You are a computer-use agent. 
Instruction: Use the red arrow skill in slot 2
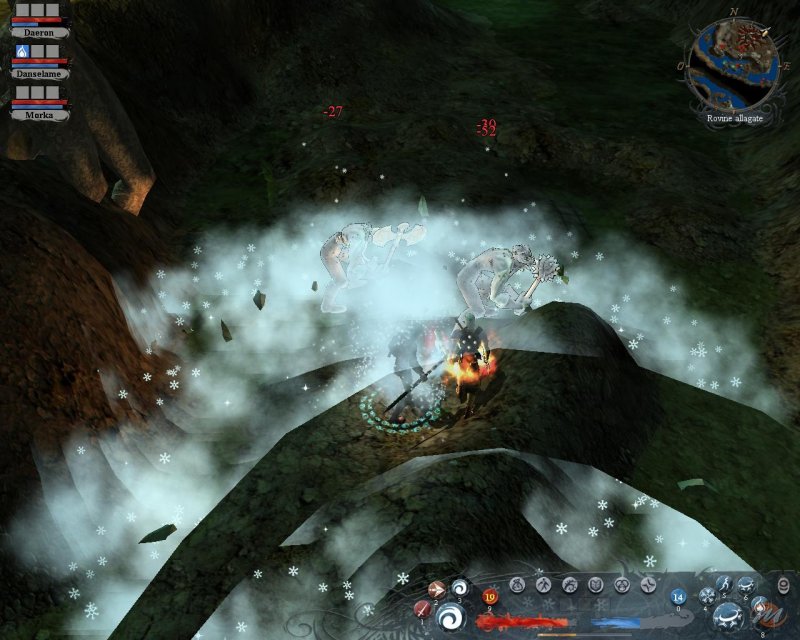click(x=437, y=589)
